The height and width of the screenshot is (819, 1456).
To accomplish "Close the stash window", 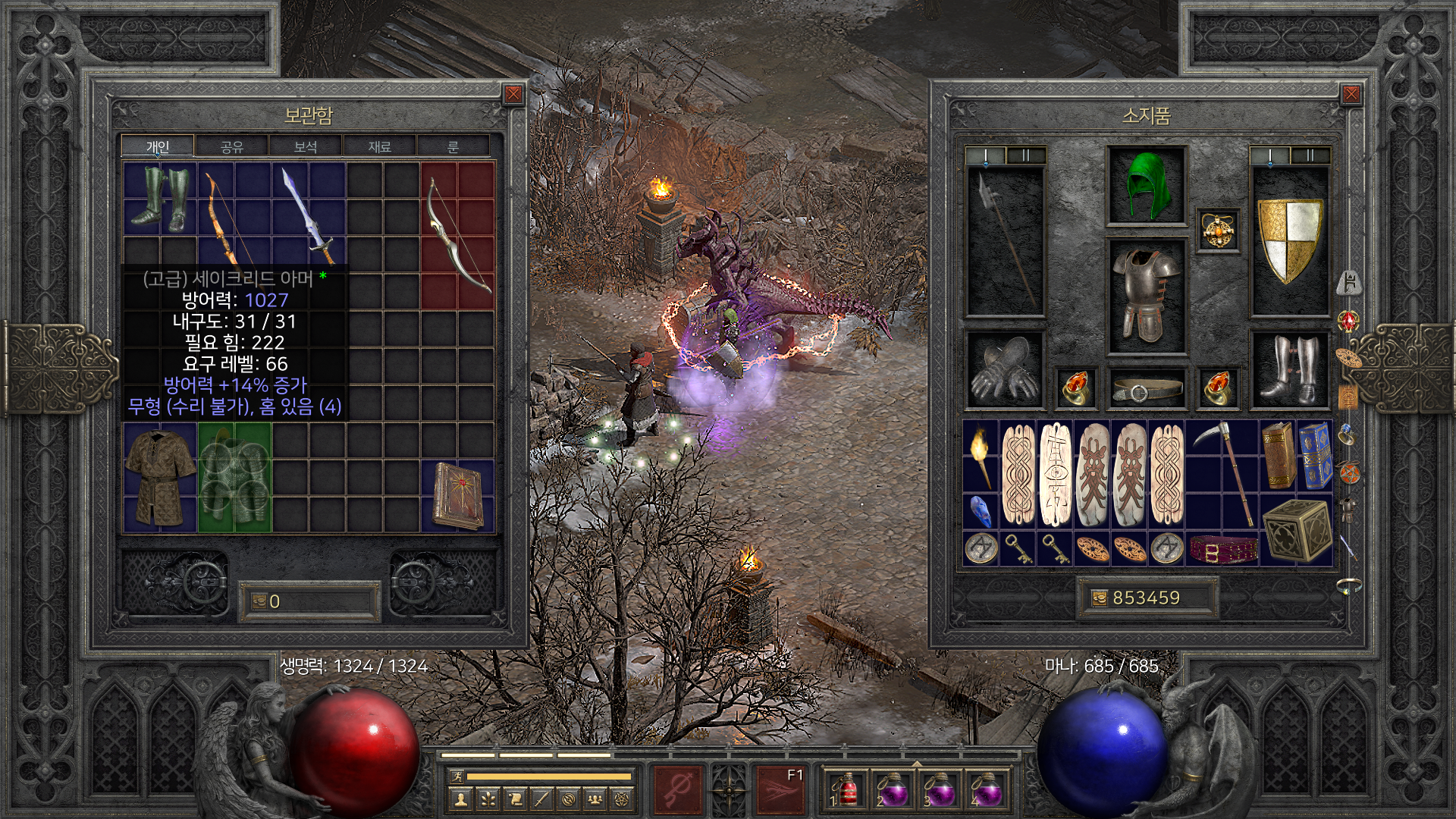I will (513, 94).
